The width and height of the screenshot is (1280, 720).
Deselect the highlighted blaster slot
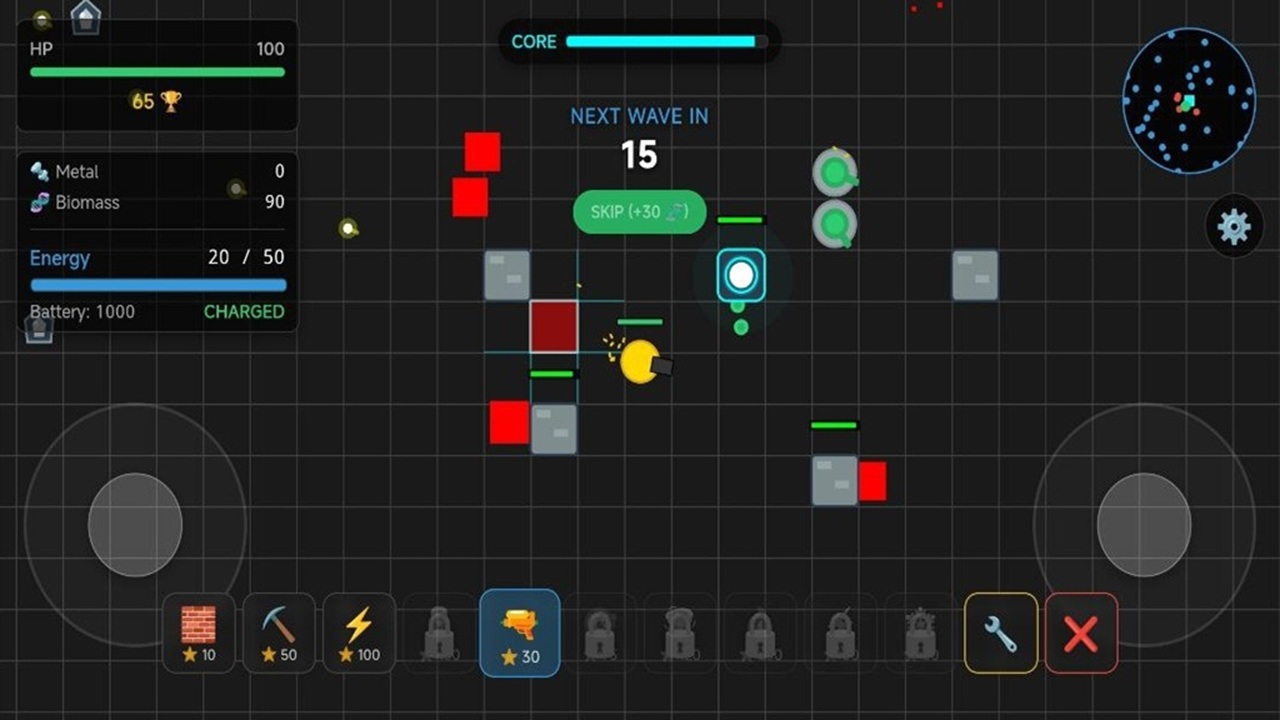pyautogui.click(x=520, y=632)
